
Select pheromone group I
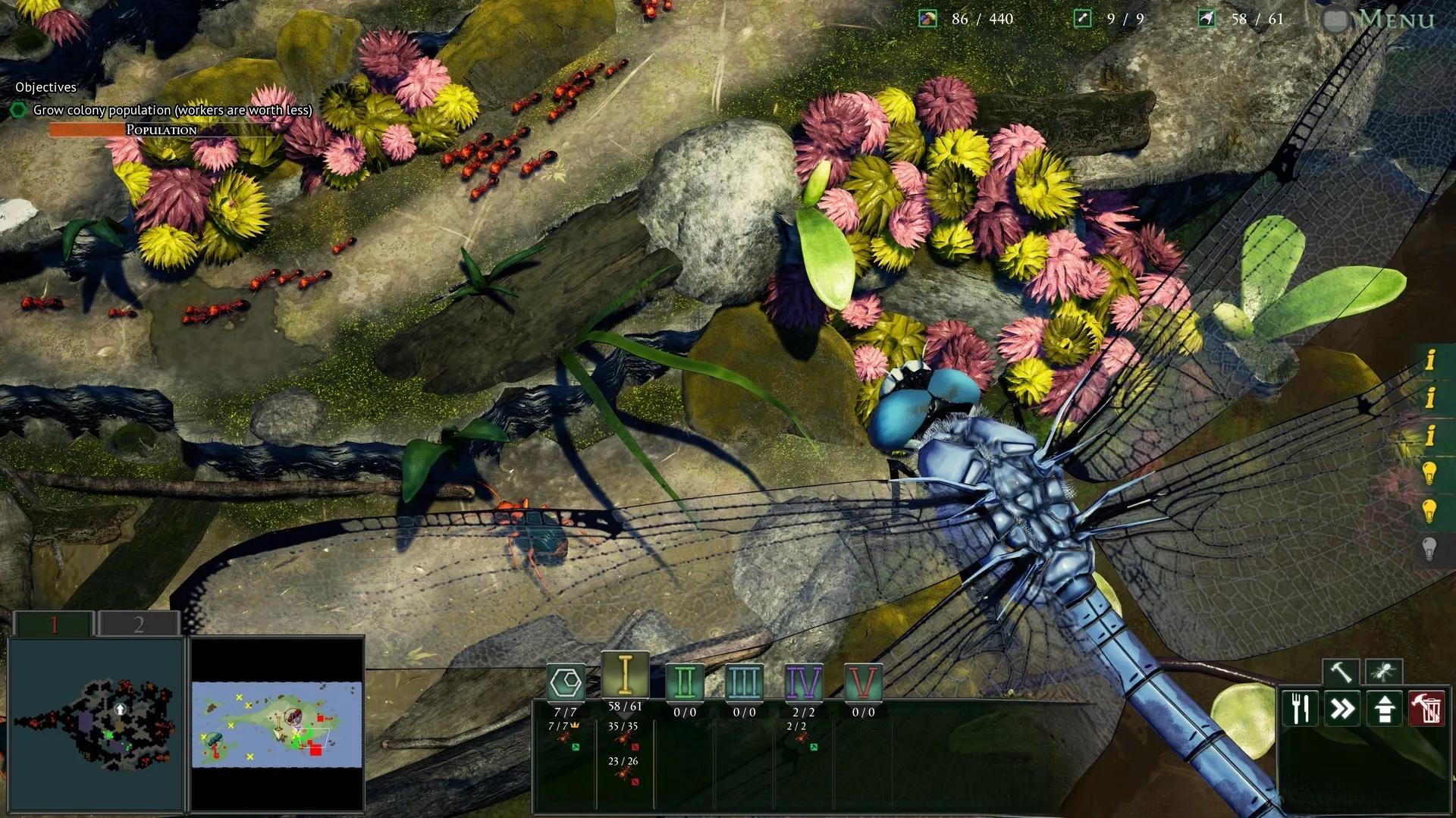point(625,675)
